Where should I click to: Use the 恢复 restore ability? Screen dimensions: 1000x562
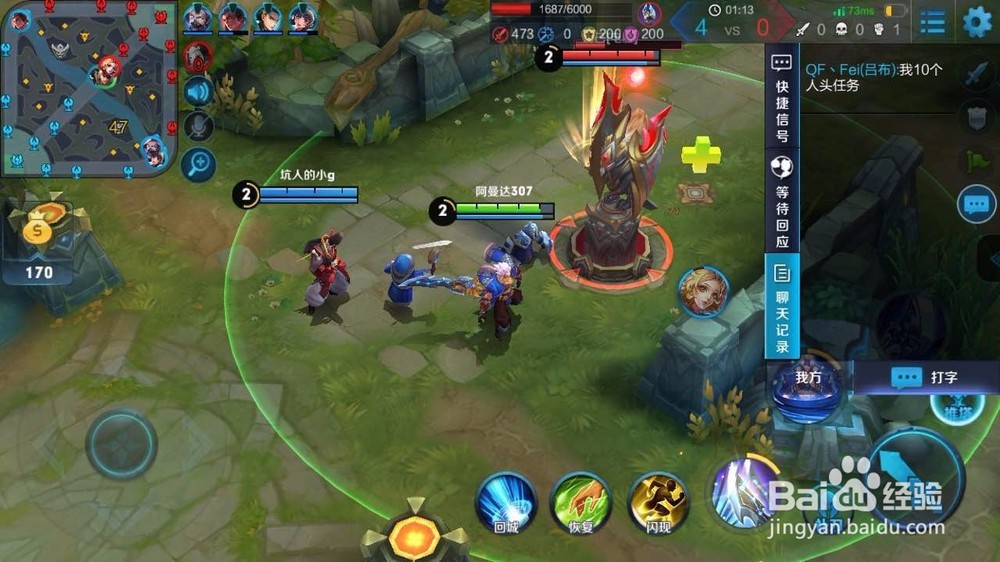pos(581,501)
